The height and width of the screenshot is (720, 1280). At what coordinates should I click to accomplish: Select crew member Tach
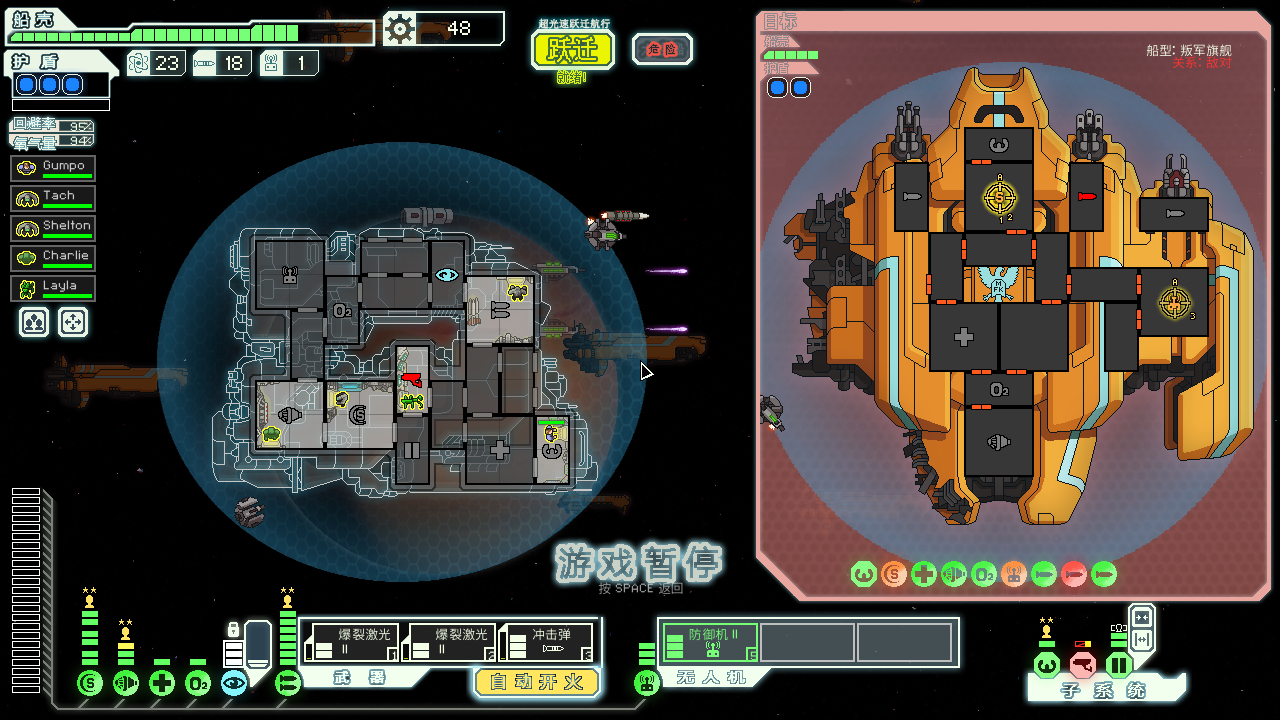(x=54, y=197)
